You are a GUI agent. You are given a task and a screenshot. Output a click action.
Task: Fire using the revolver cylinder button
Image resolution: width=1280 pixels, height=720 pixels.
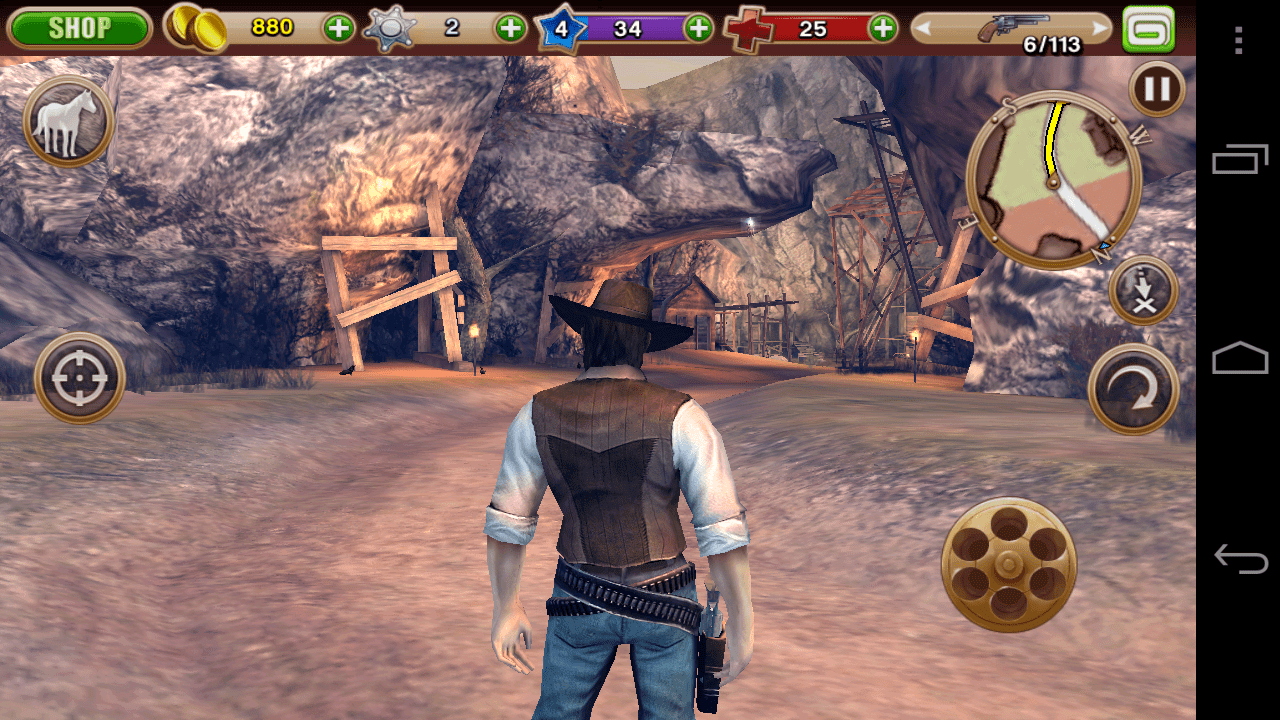pyautogui.click(x=1008, y=563)
